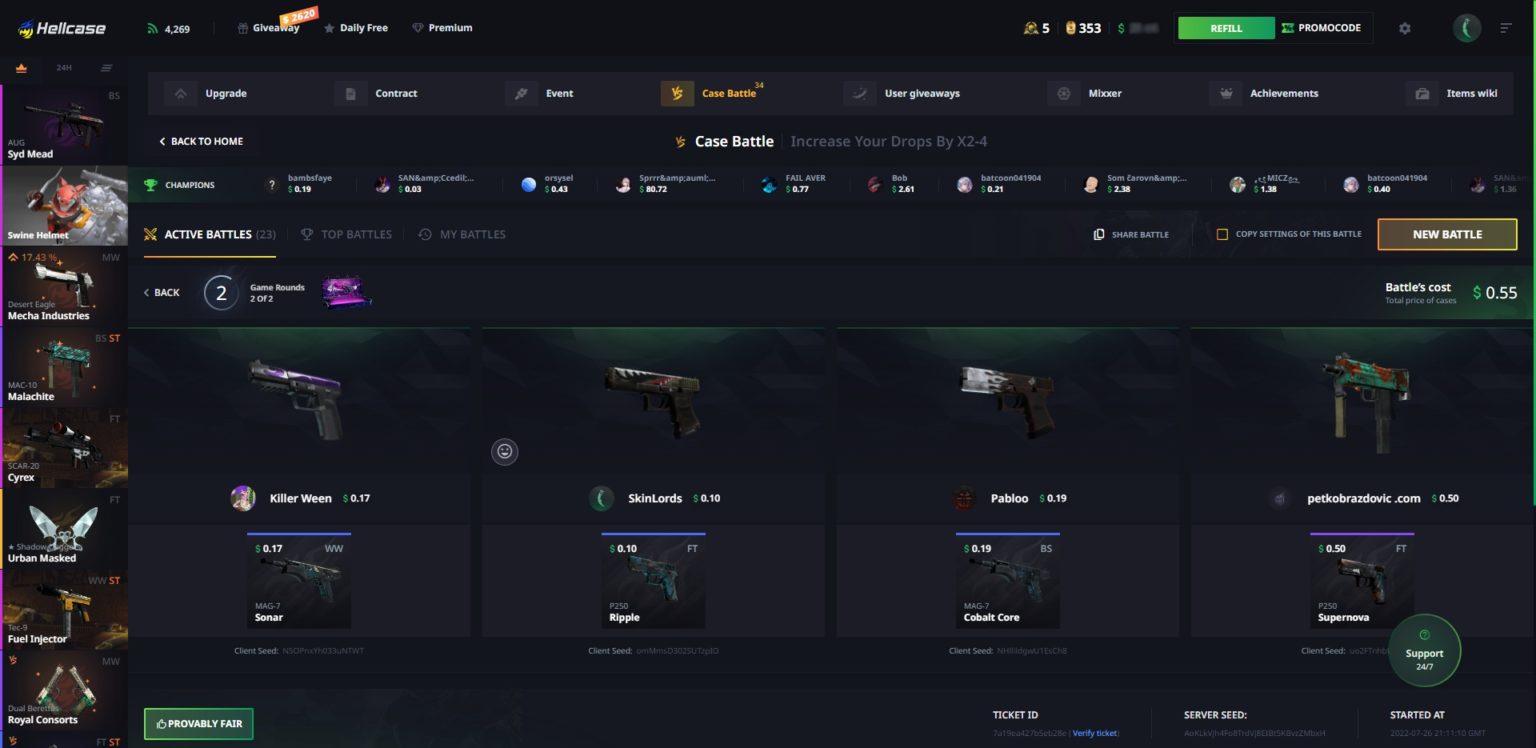Click the green REFILL button
This screenshot has height=748, width=1536.
pyautogui.click(x=1226, y=28)
